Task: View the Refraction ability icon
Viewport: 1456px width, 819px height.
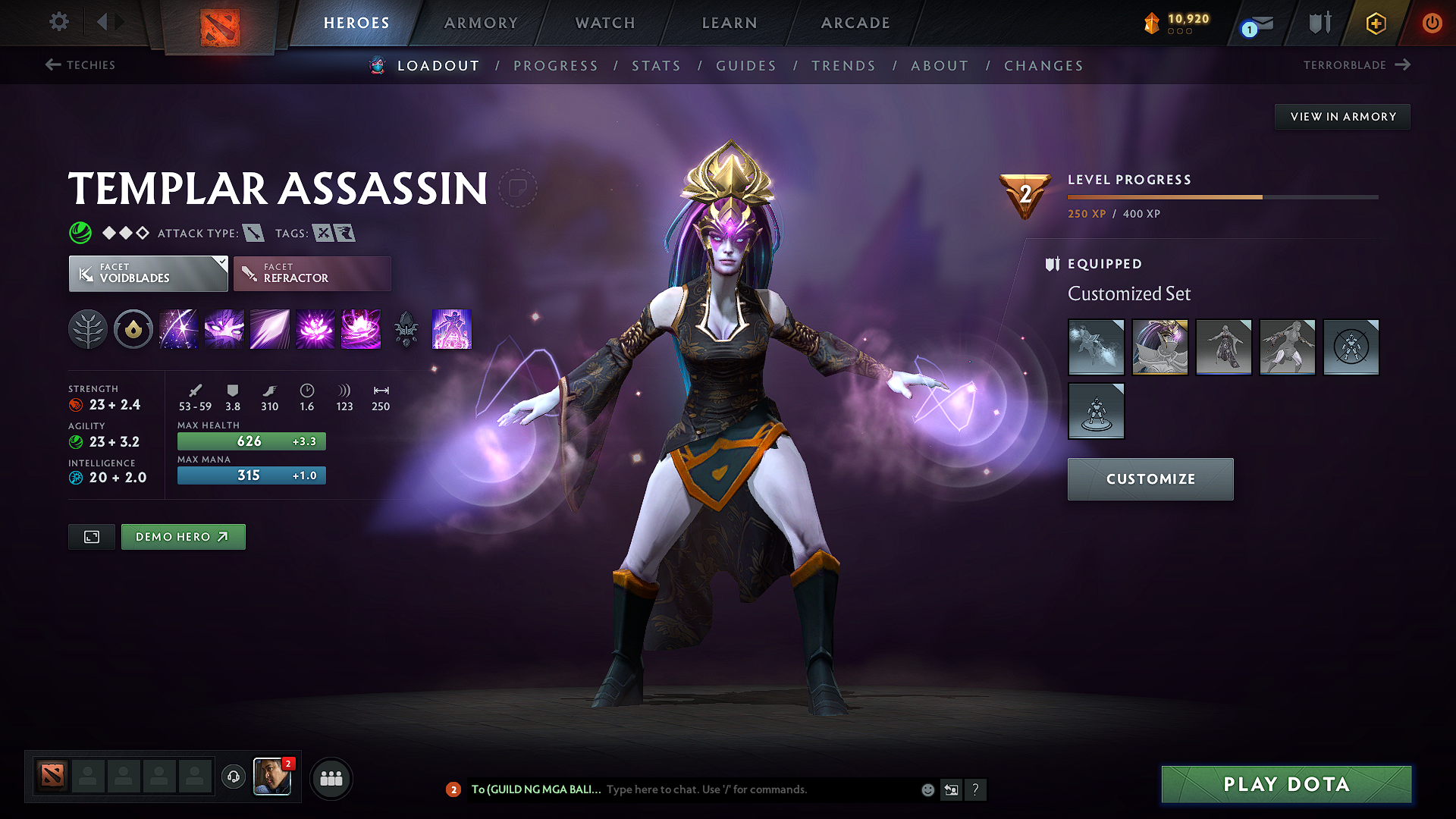Action: pyautogui.click(x=178, y=329)
